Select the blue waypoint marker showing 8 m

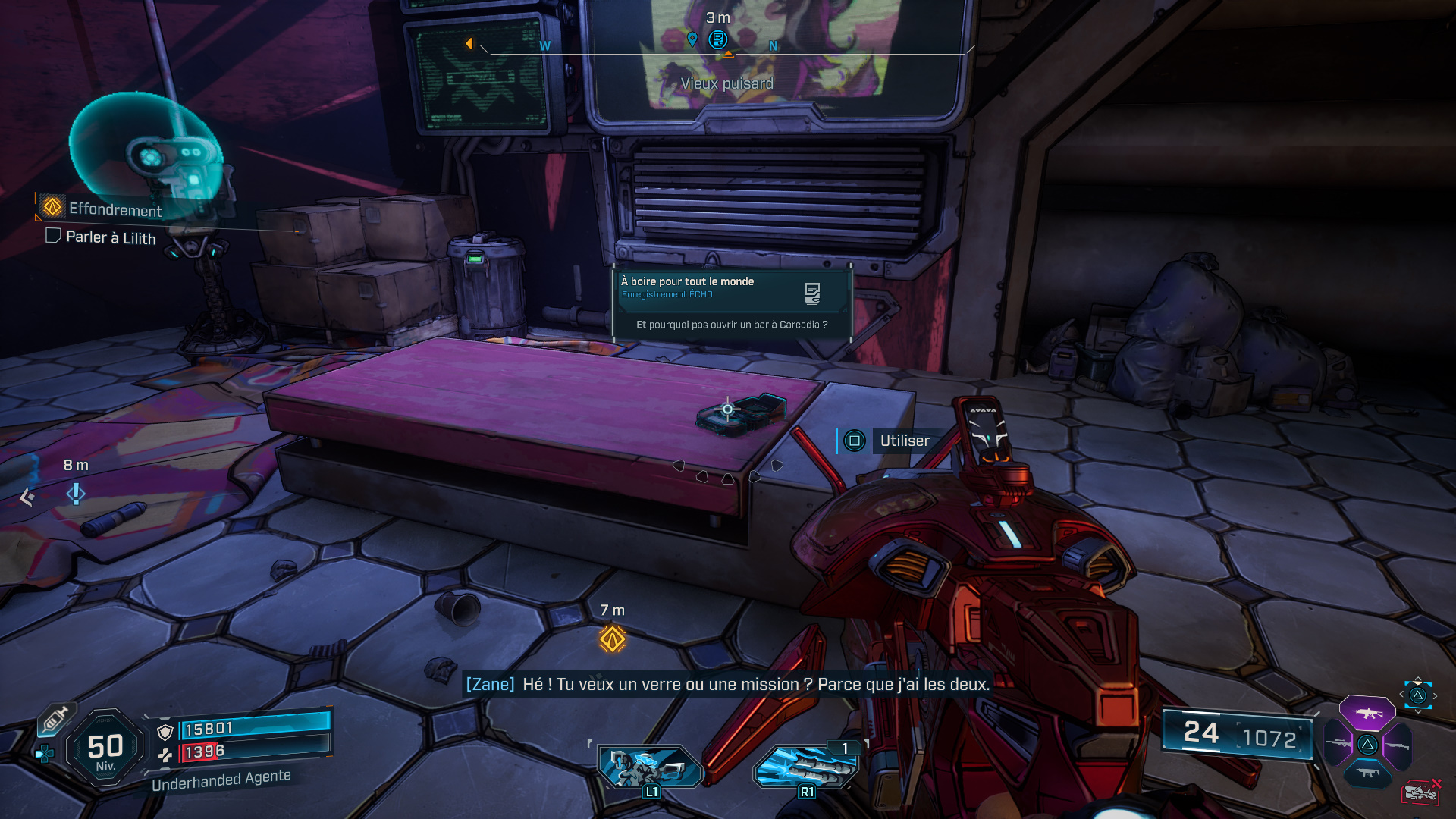[x=76, y=494]
